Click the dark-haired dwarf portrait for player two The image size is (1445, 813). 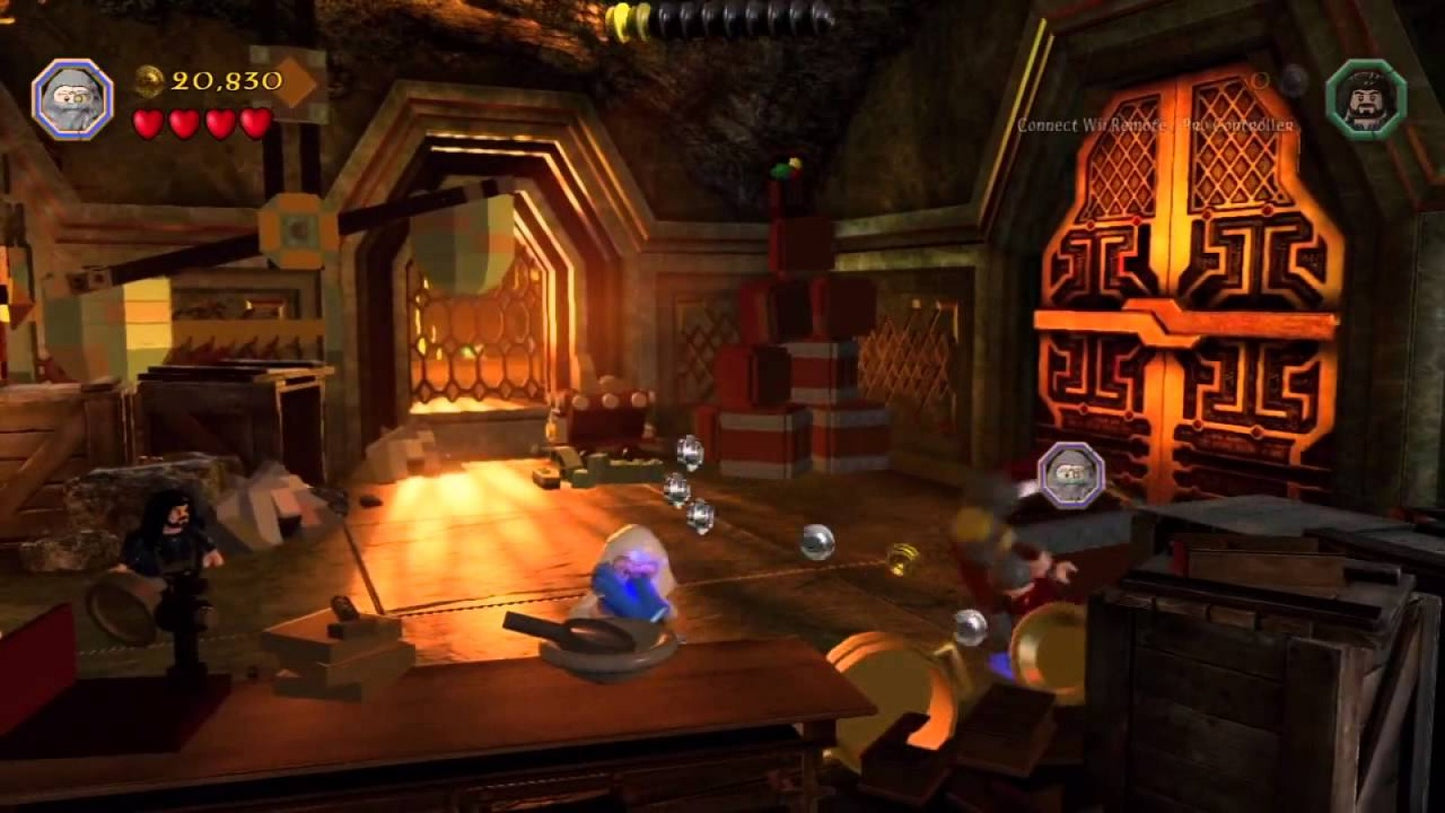click(1366, 98)
